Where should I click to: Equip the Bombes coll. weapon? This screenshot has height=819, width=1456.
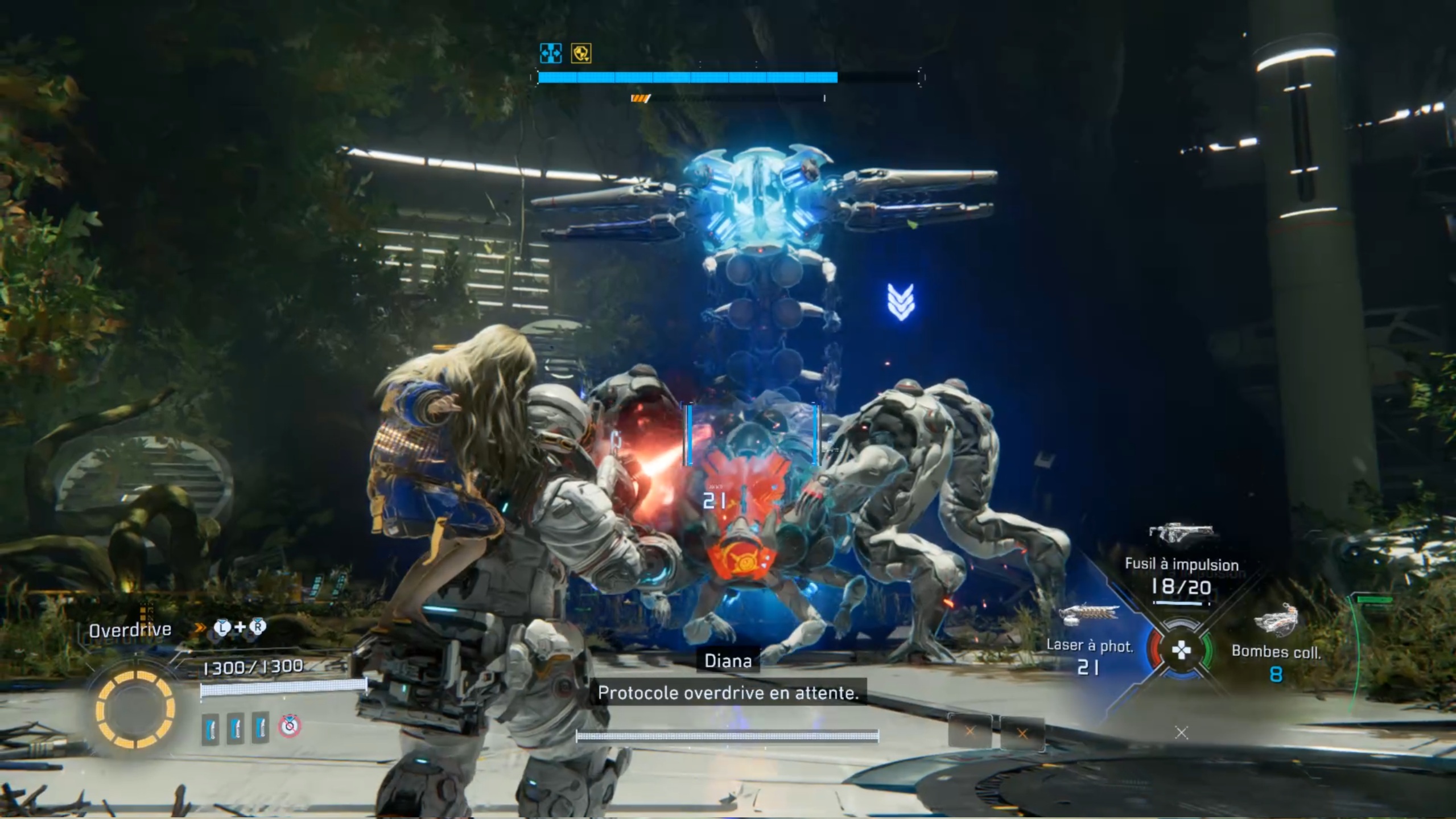[x=1276, y=651]
